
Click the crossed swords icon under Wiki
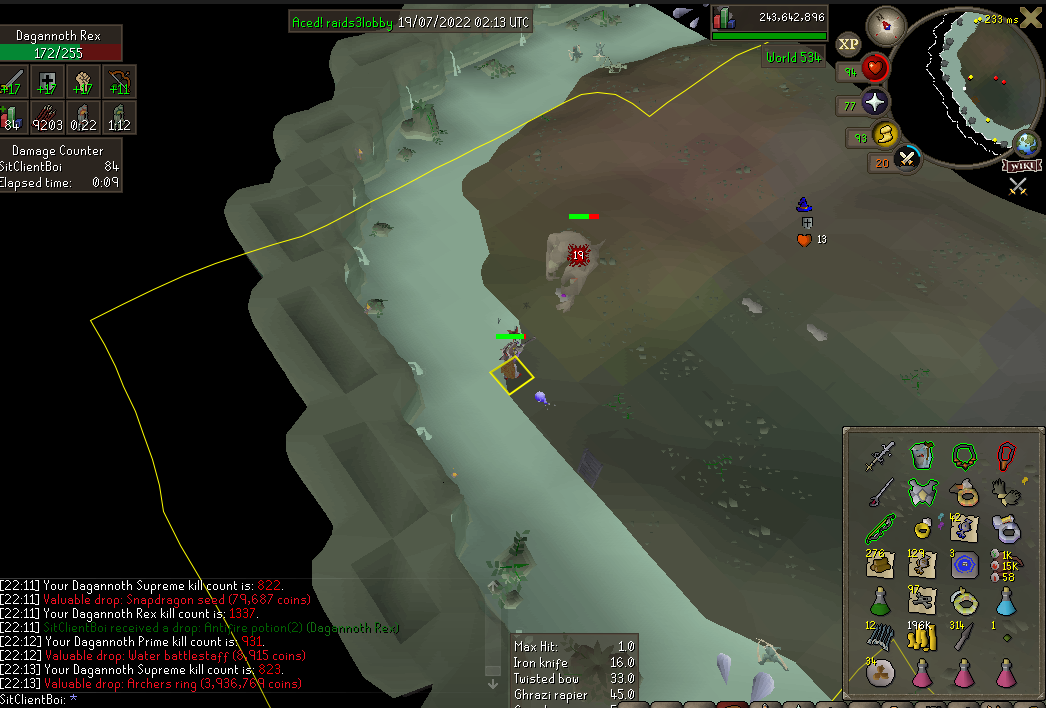pyautogui.click(x=1018, y=185)
